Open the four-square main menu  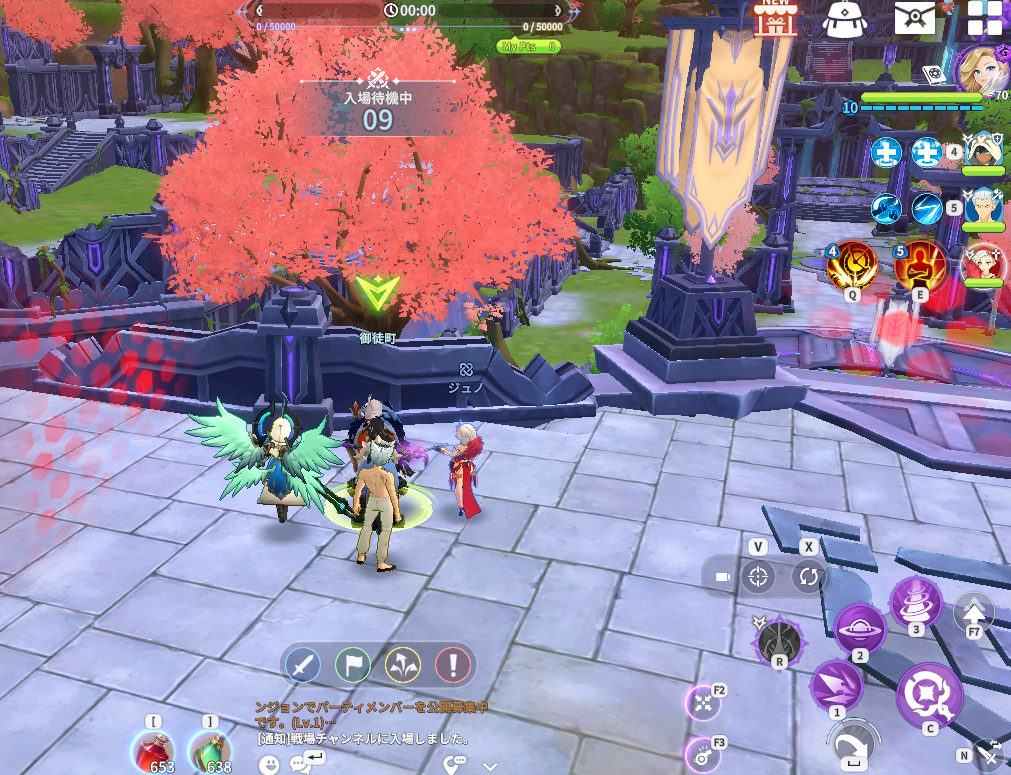985,19
